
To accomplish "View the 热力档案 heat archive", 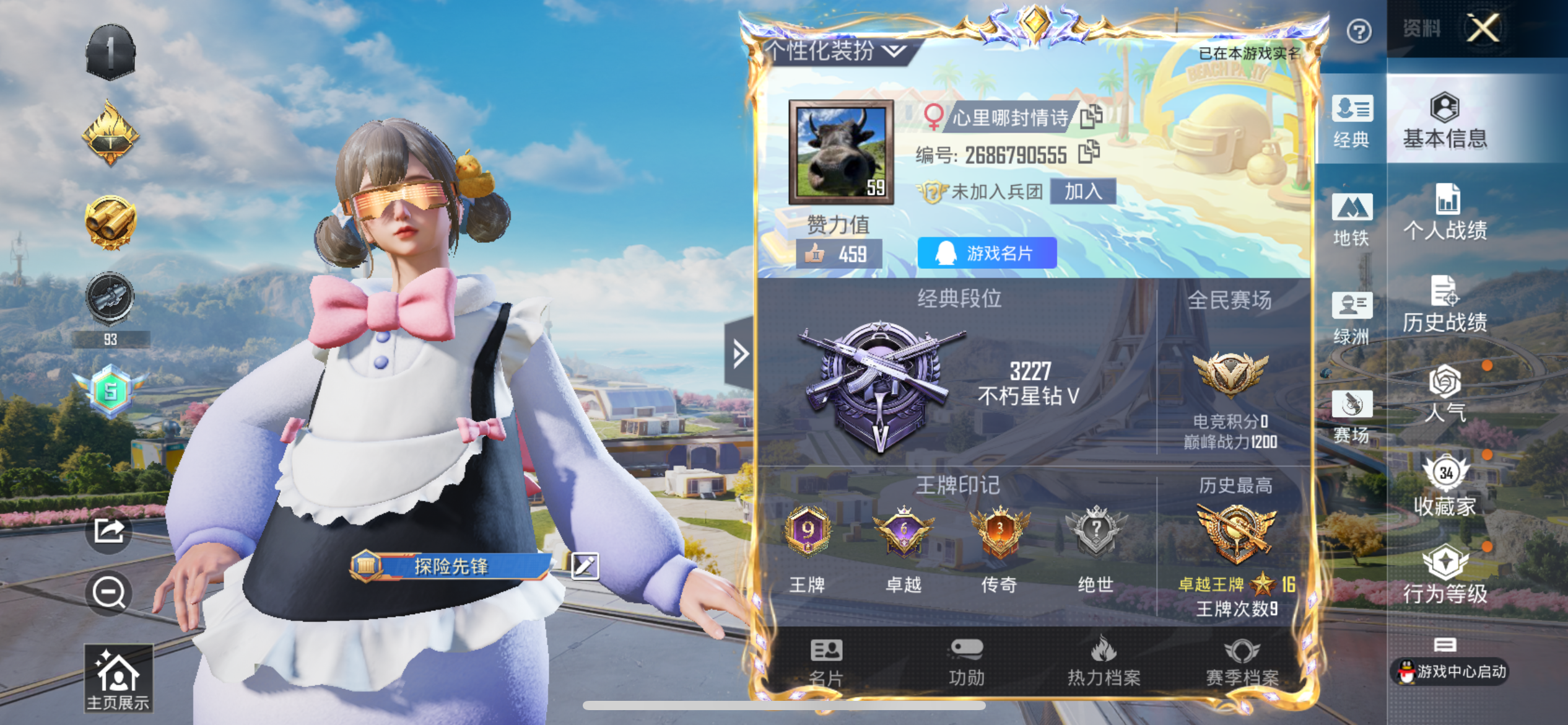I will point(1104,662).
